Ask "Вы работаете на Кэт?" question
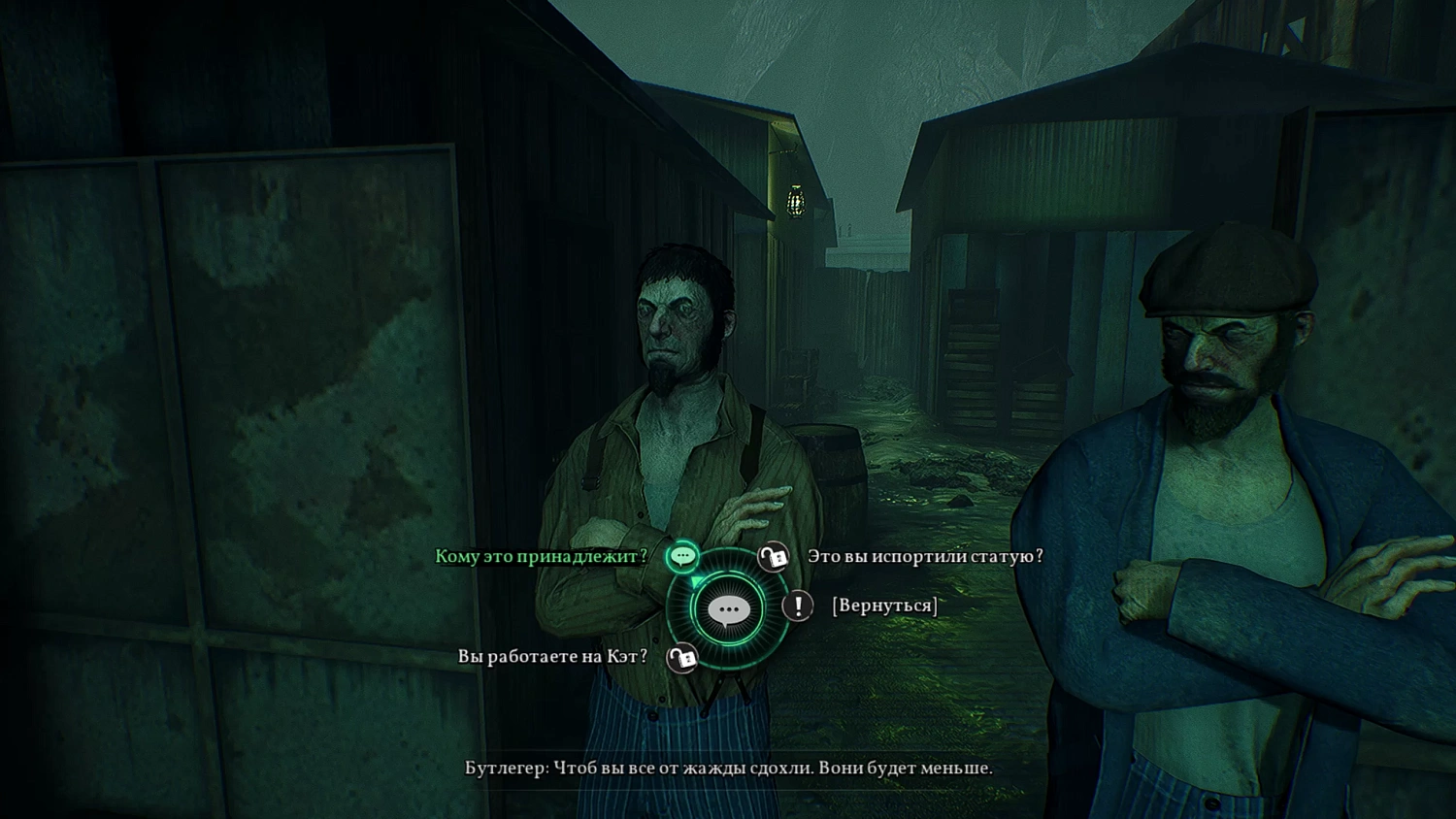This screenshot has height=819, width=1456. pos(552,657)
